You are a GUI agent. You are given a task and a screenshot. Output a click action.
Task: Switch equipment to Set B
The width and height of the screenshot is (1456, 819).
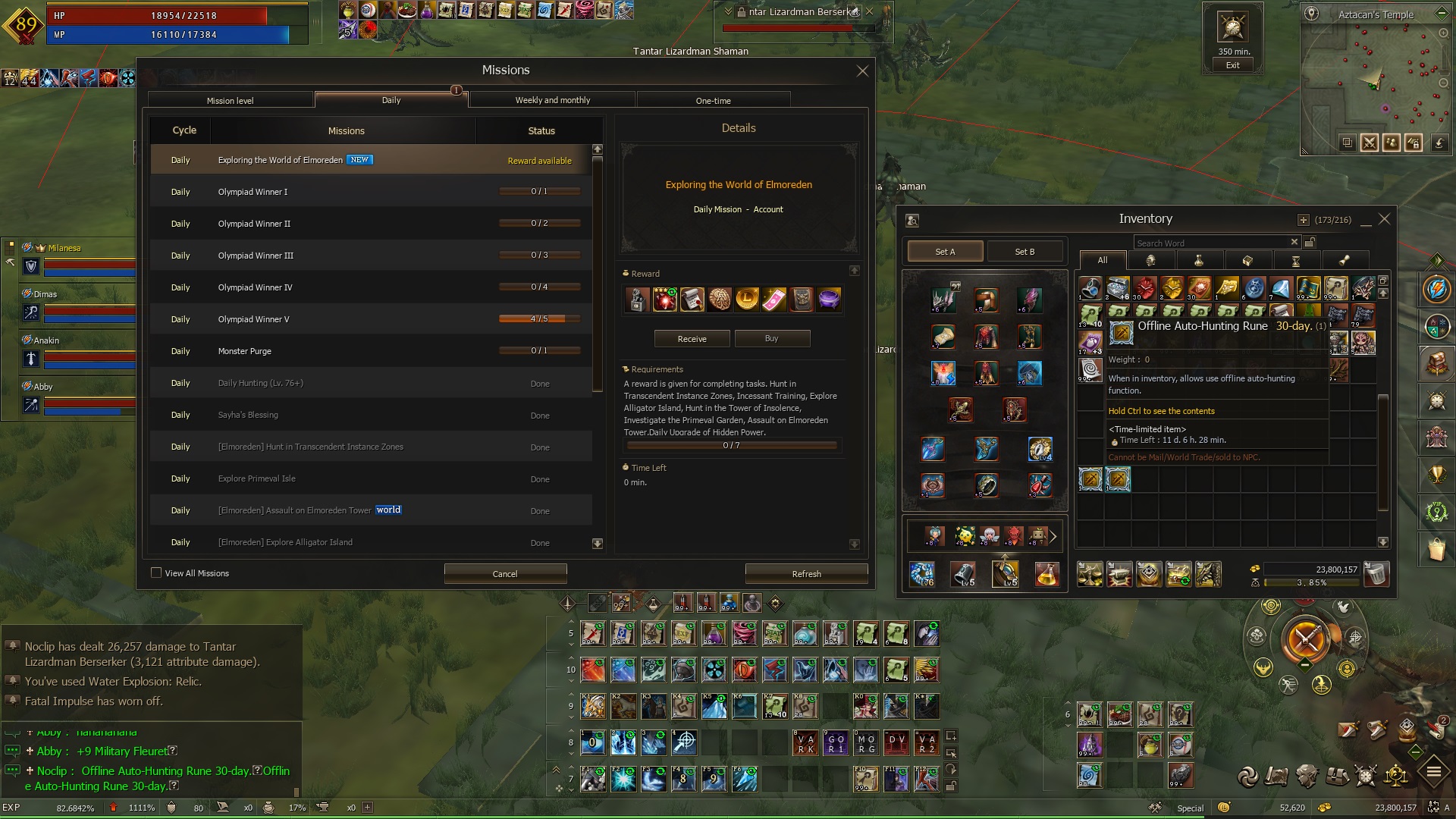point(1025,252)
